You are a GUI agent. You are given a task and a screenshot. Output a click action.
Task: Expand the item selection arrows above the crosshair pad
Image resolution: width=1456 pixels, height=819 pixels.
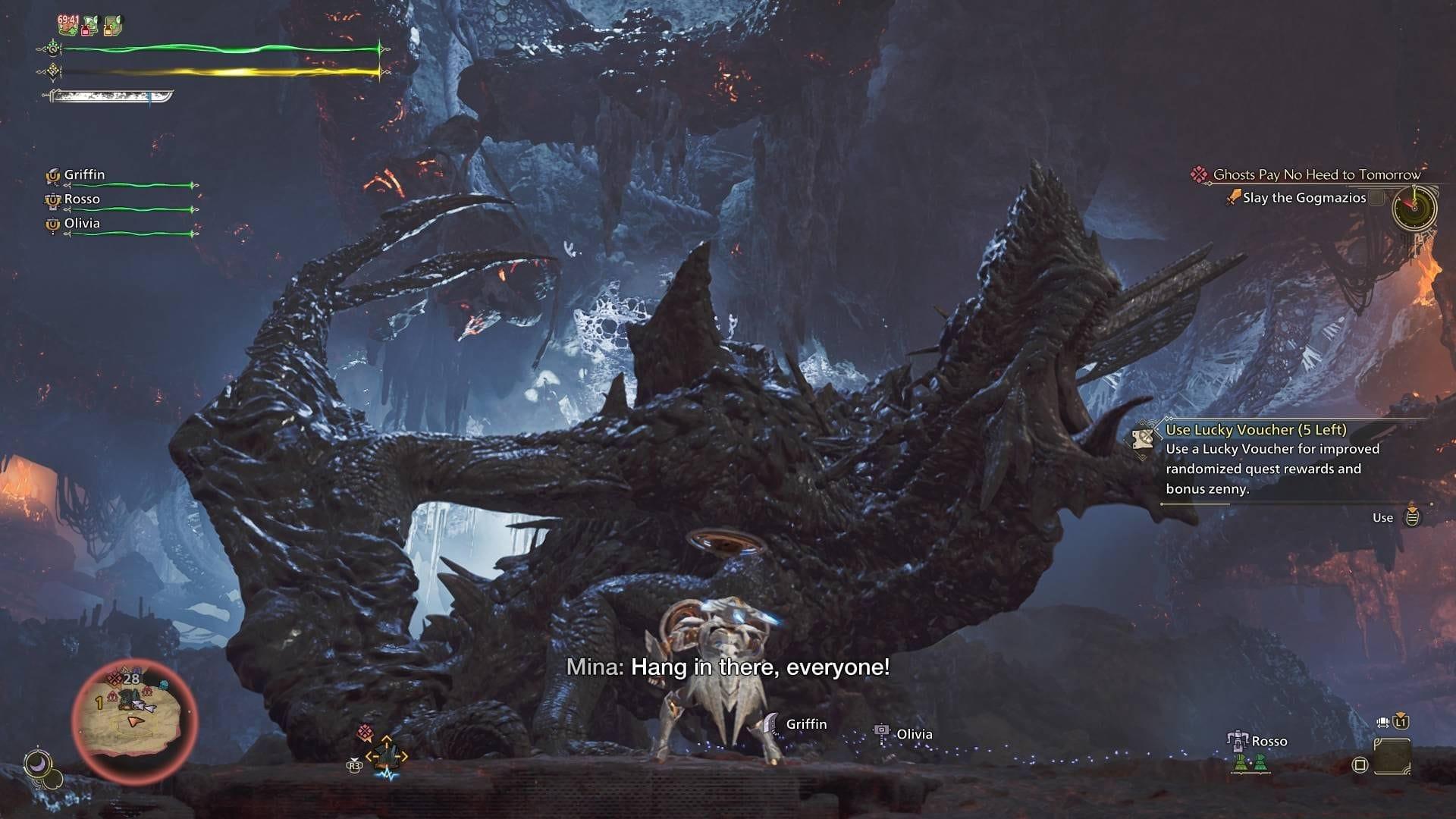(386, 738)
